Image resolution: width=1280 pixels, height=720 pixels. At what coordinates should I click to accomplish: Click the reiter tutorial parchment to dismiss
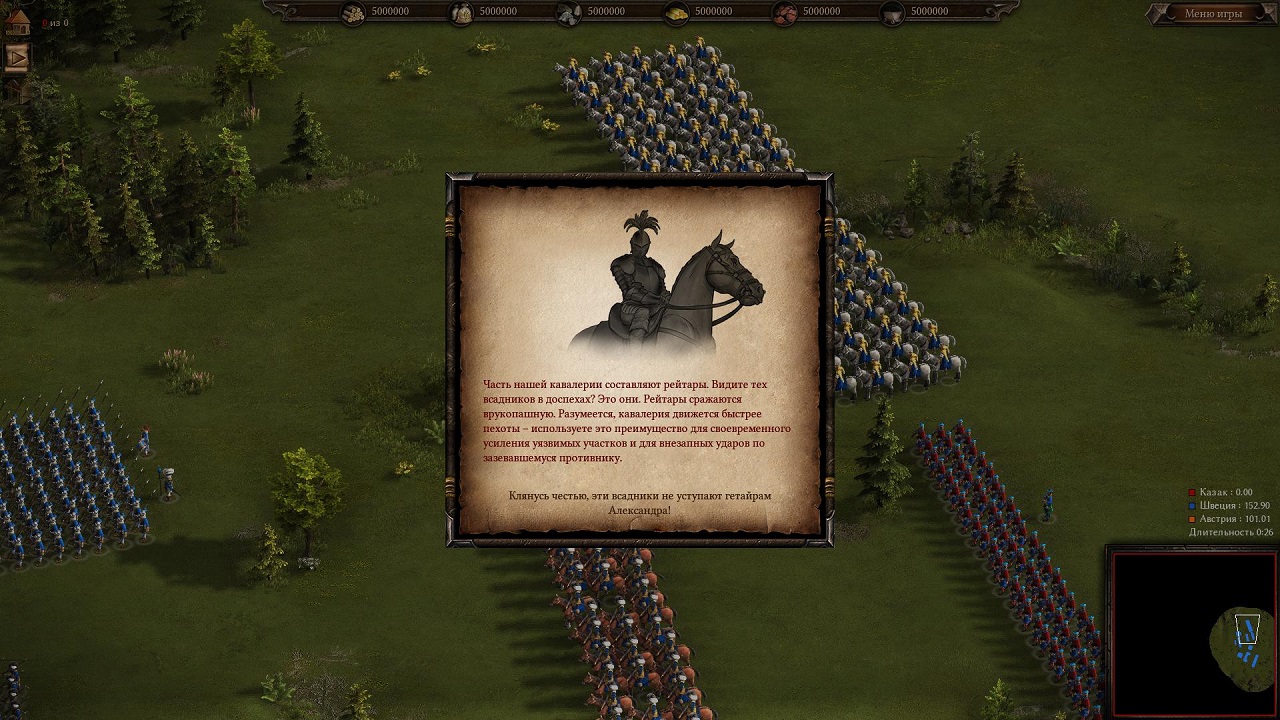[639, 360]
